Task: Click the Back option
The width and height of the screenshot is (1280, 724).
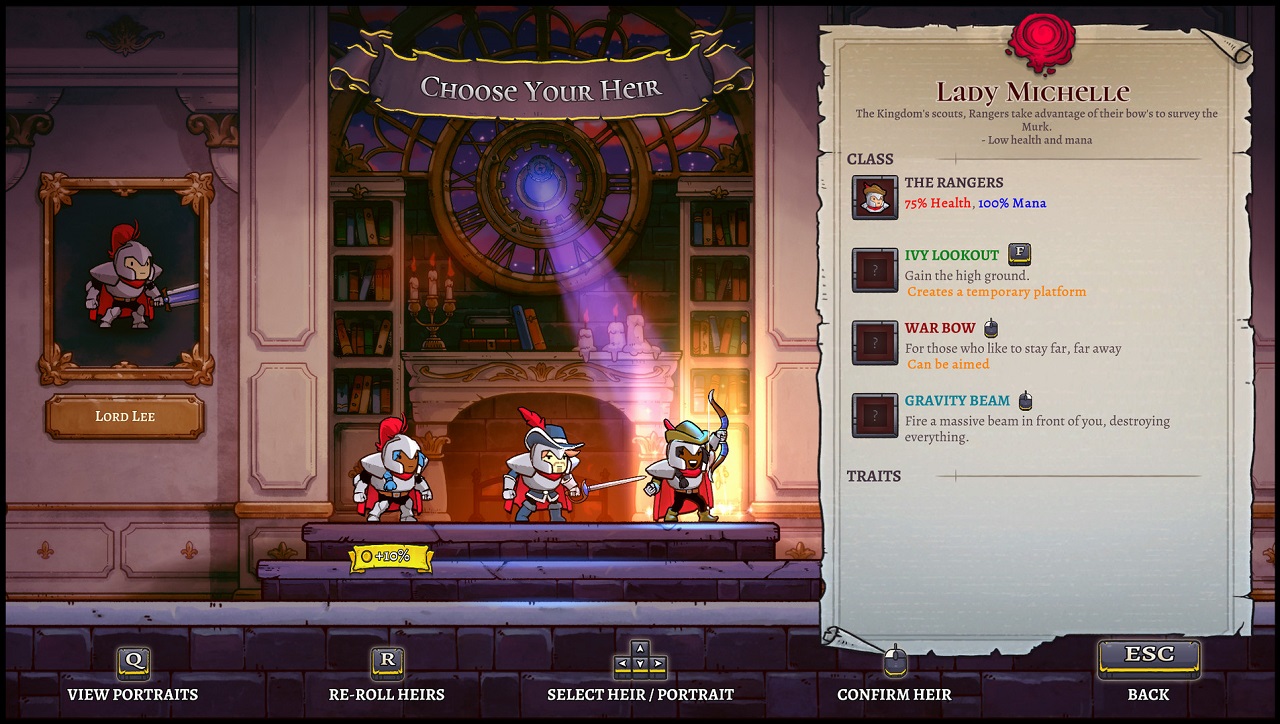Action: pos(1148,694)
